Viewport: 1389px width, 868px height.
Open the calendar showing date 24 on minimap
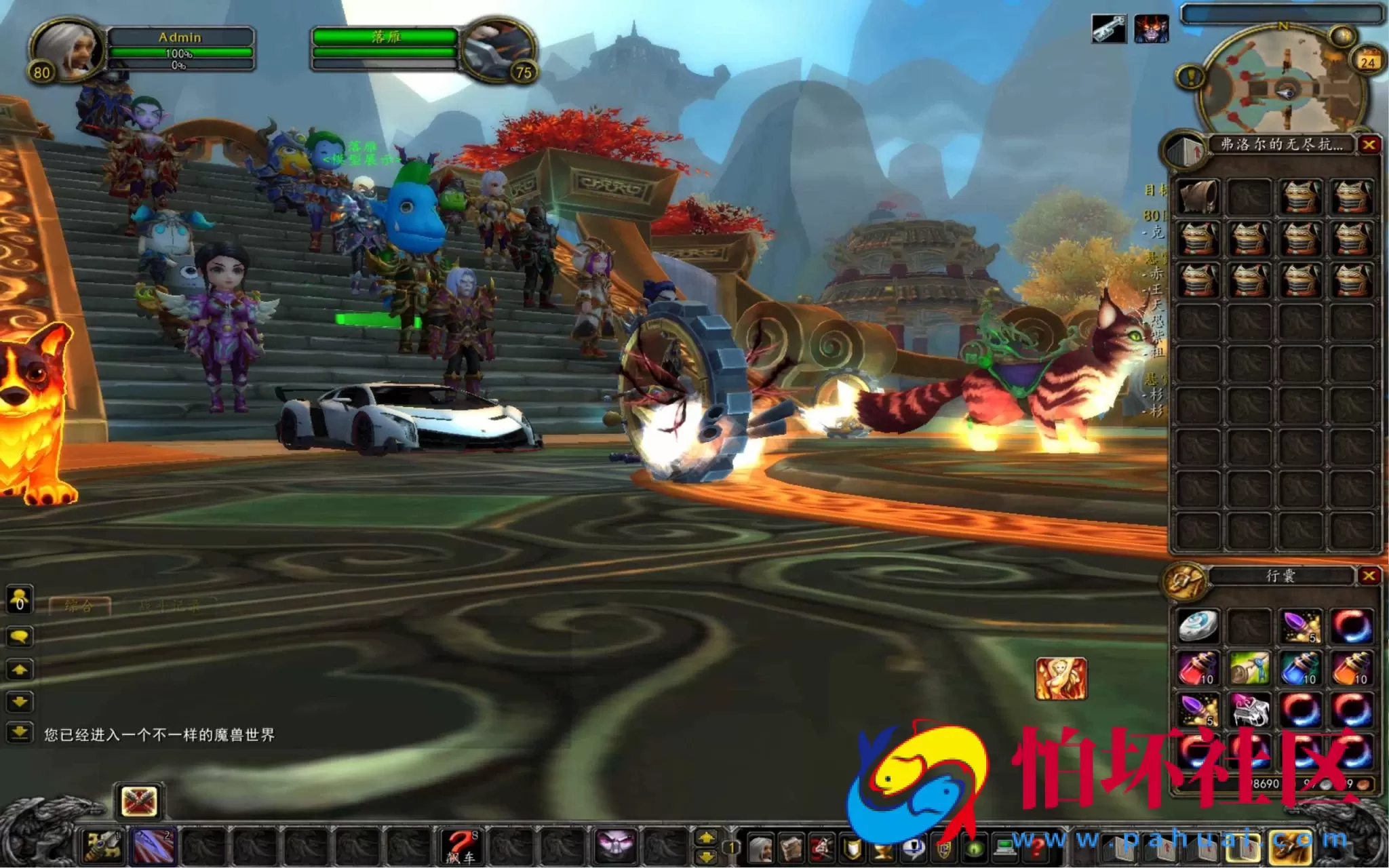point(1369,60)
